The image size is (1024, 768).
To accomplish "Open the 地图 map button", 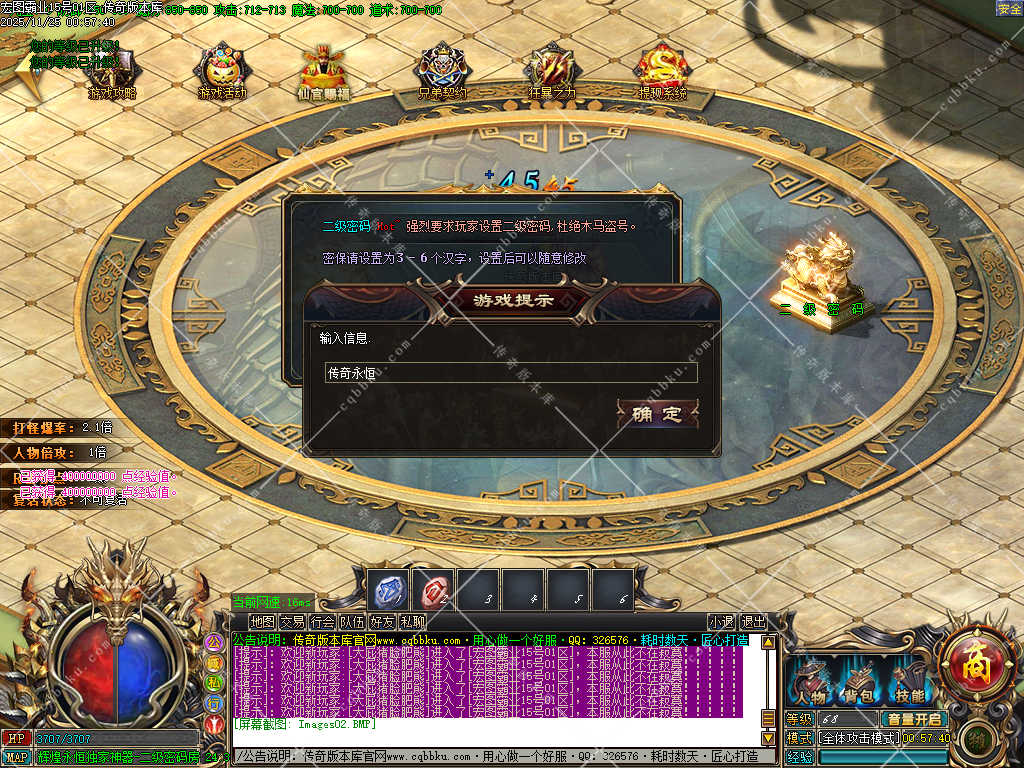I will [262, 622].
